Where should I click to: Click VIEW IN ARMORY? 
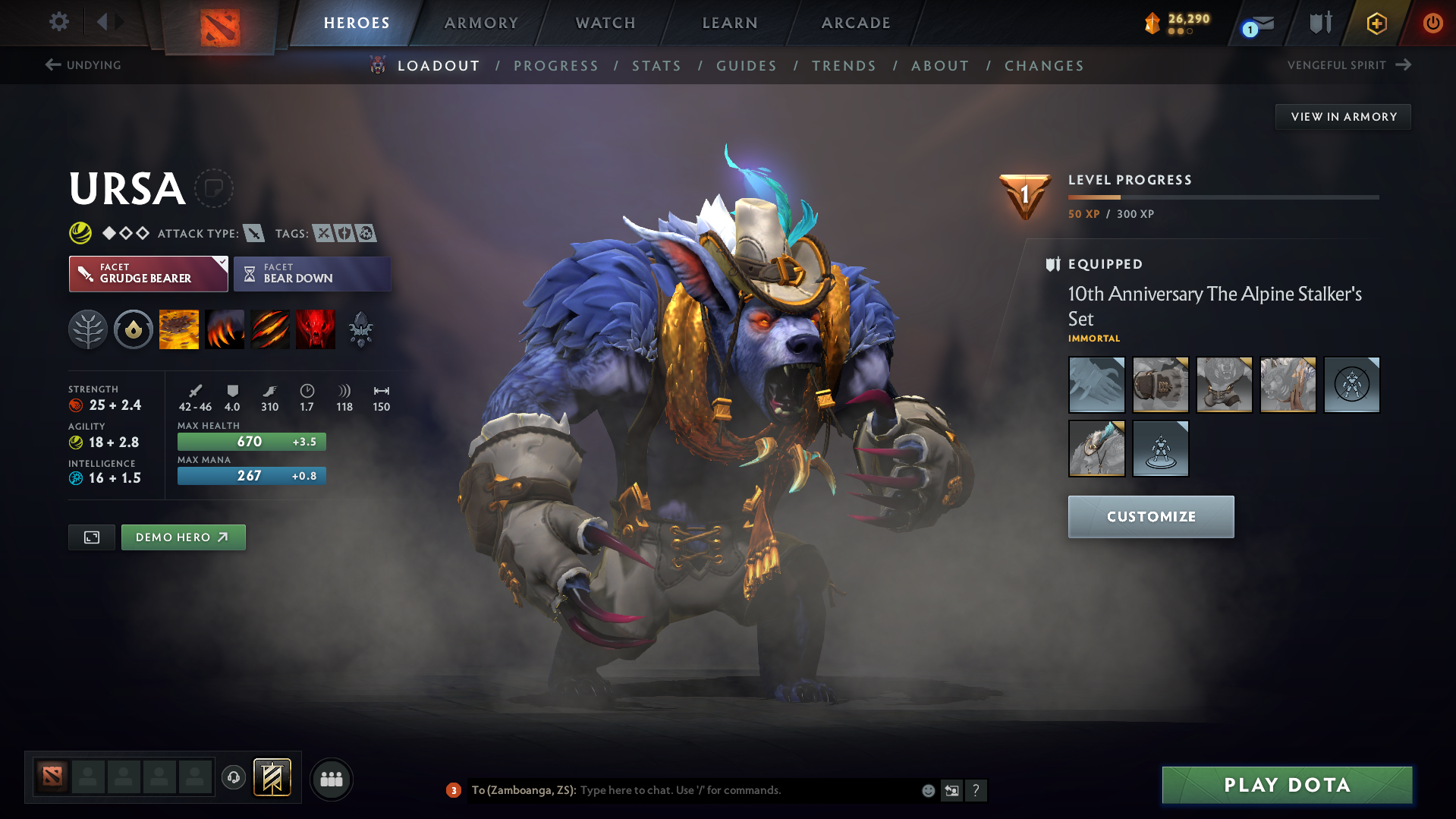pos(1342,116)
